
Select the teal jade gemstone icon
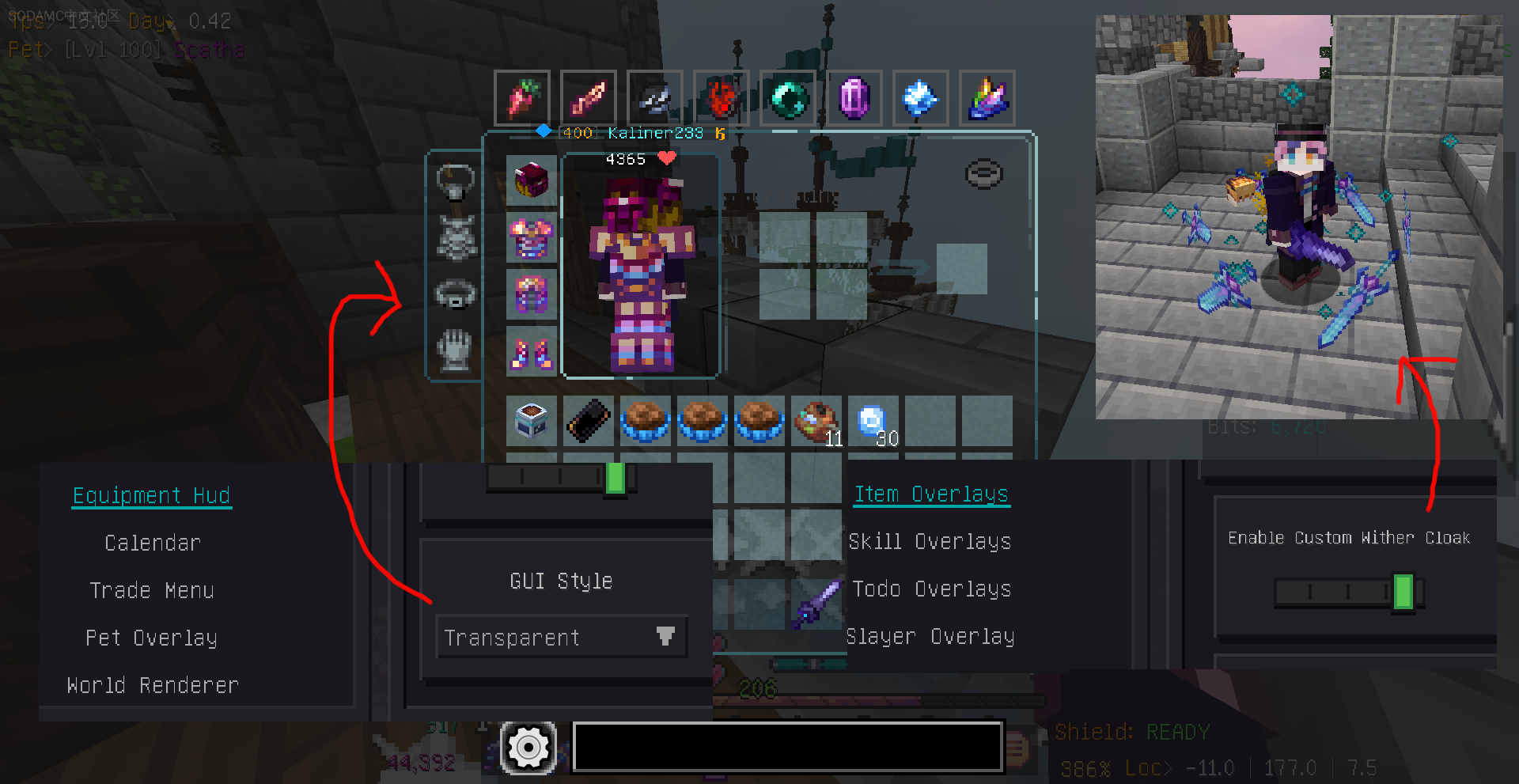click(x=788, y=97)
